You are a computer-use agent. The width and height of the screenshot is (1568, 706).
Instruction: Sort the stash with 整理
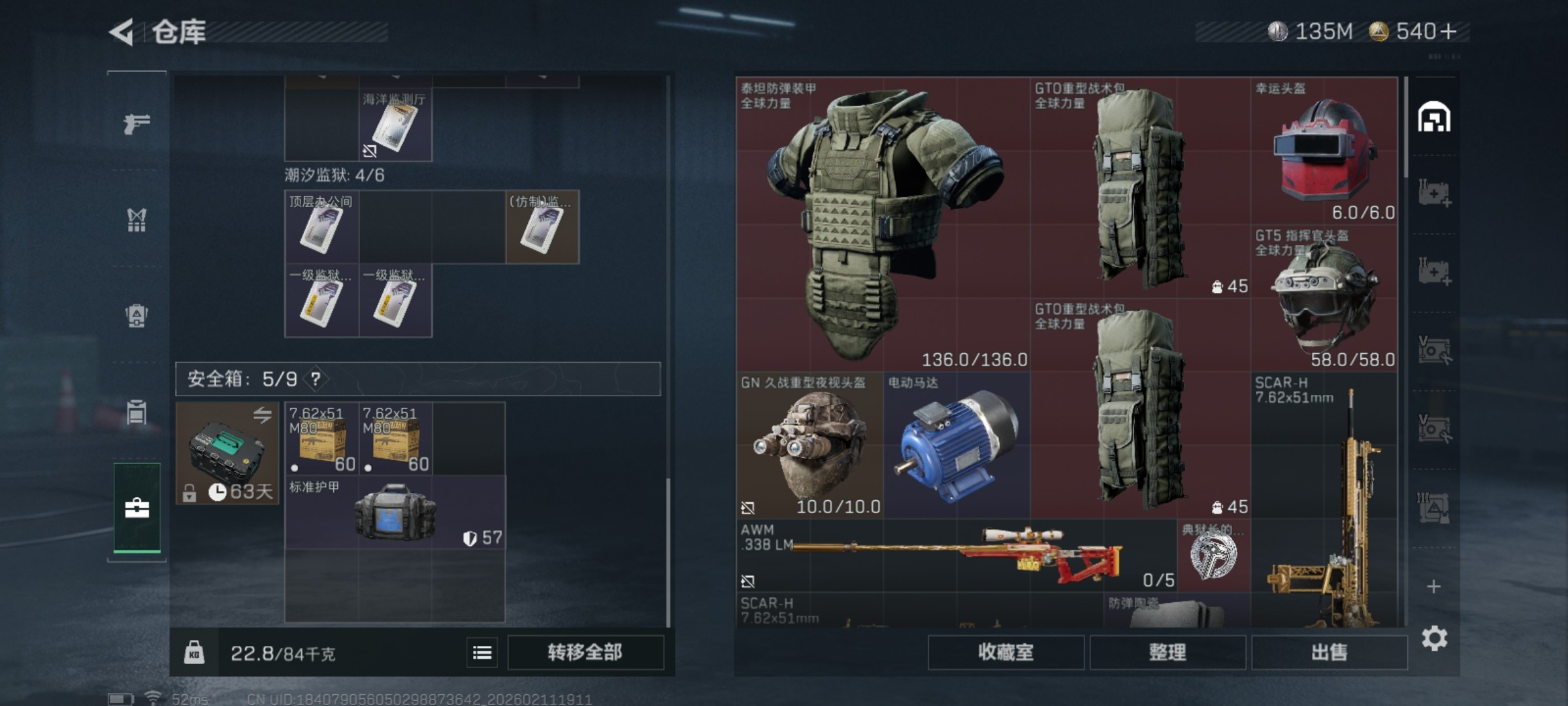(x=1167, y=652)
